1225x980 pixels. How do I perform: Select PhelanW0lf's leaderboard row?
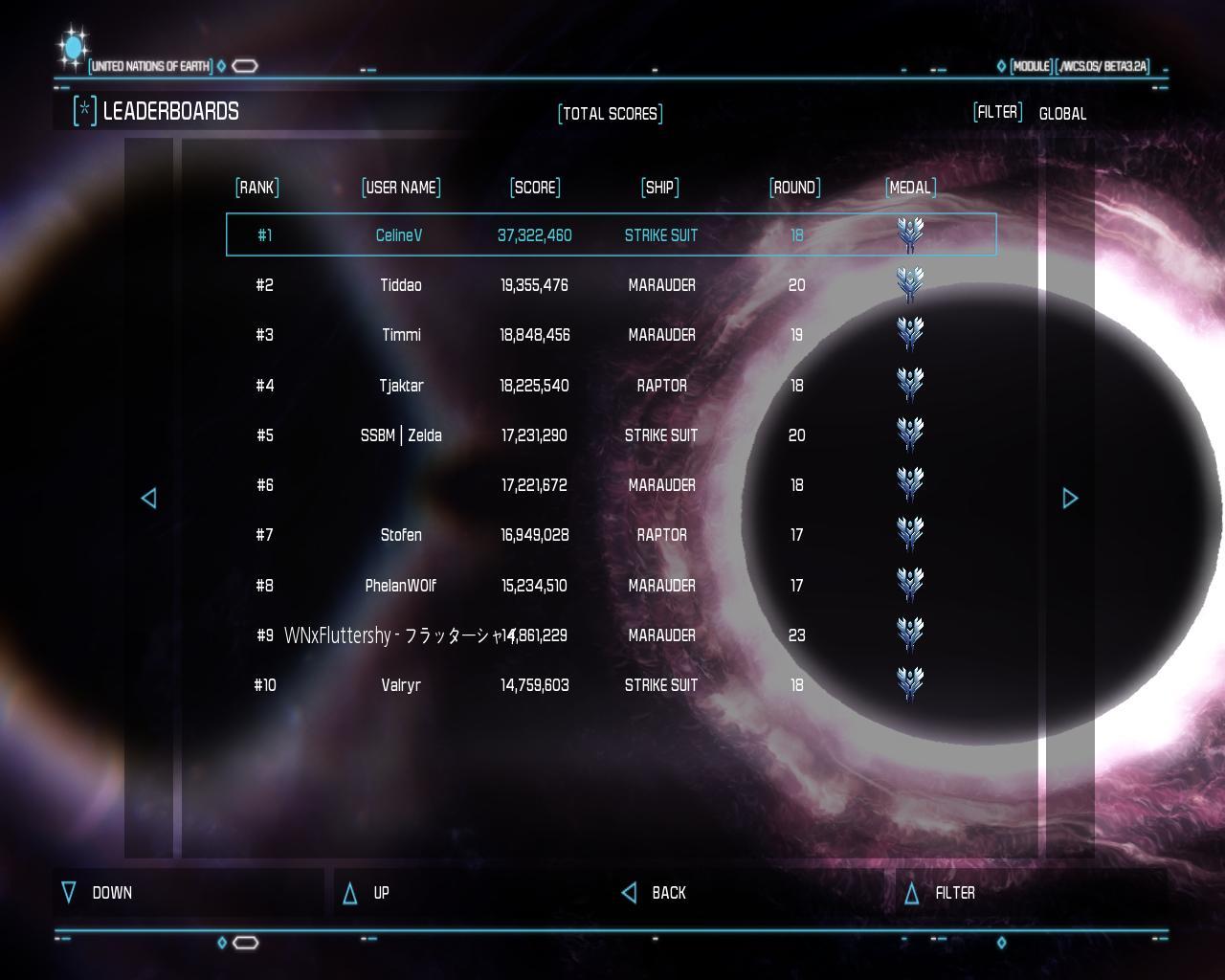tap(611, 586)
